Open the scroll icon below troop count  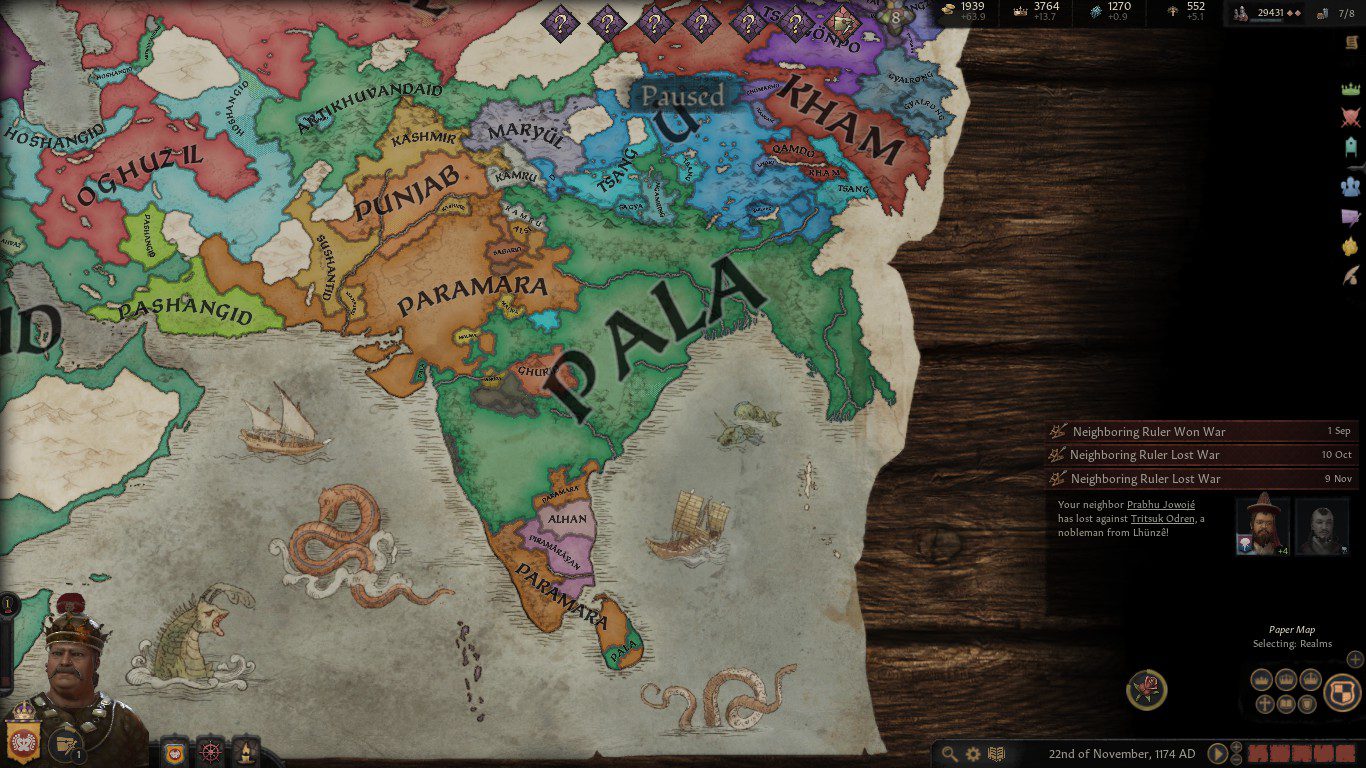(x=1349, y=42)
